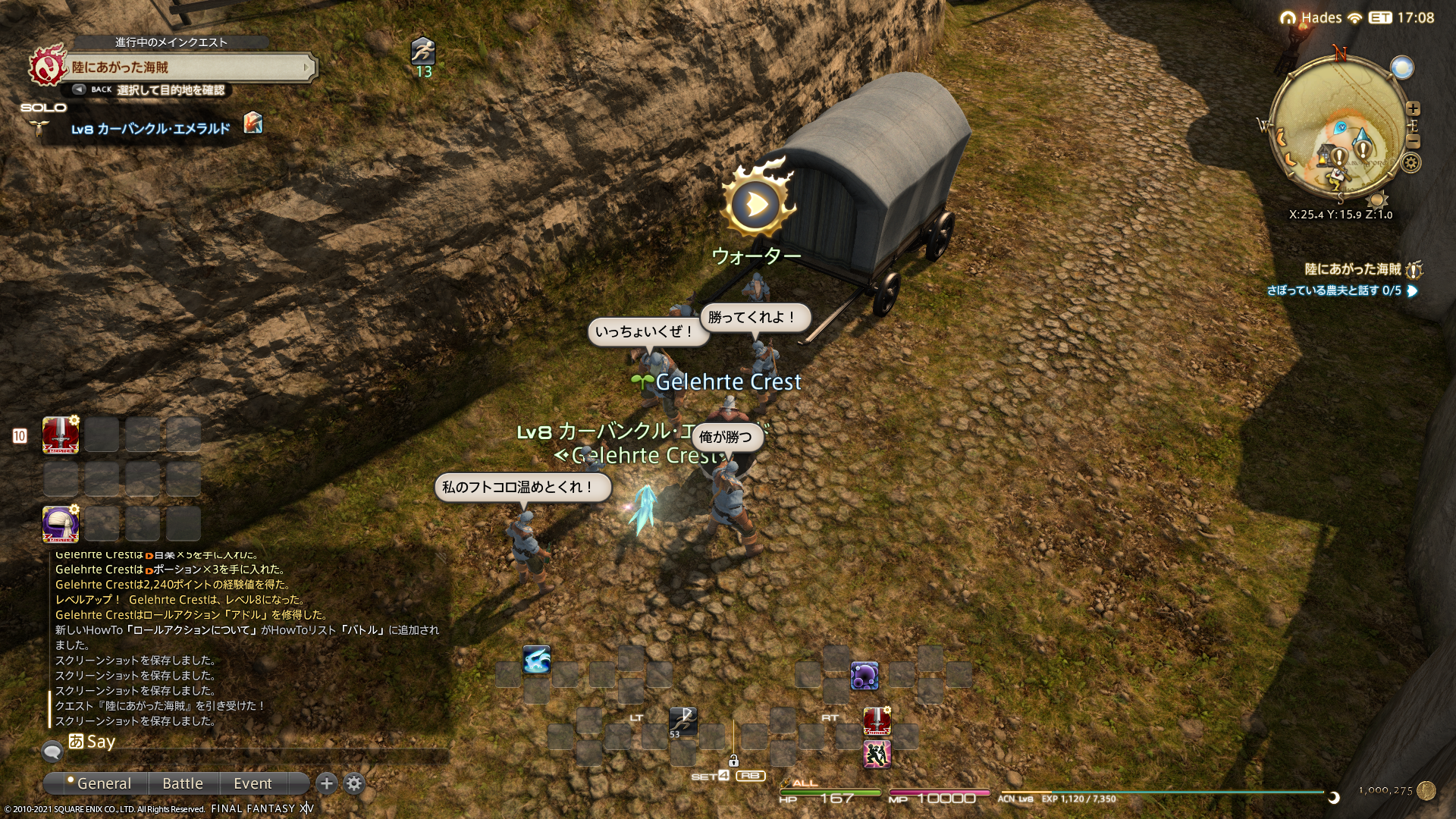Click the minimap
The width and height of the screenshot is (1456, 819).
click(1337, 129)
